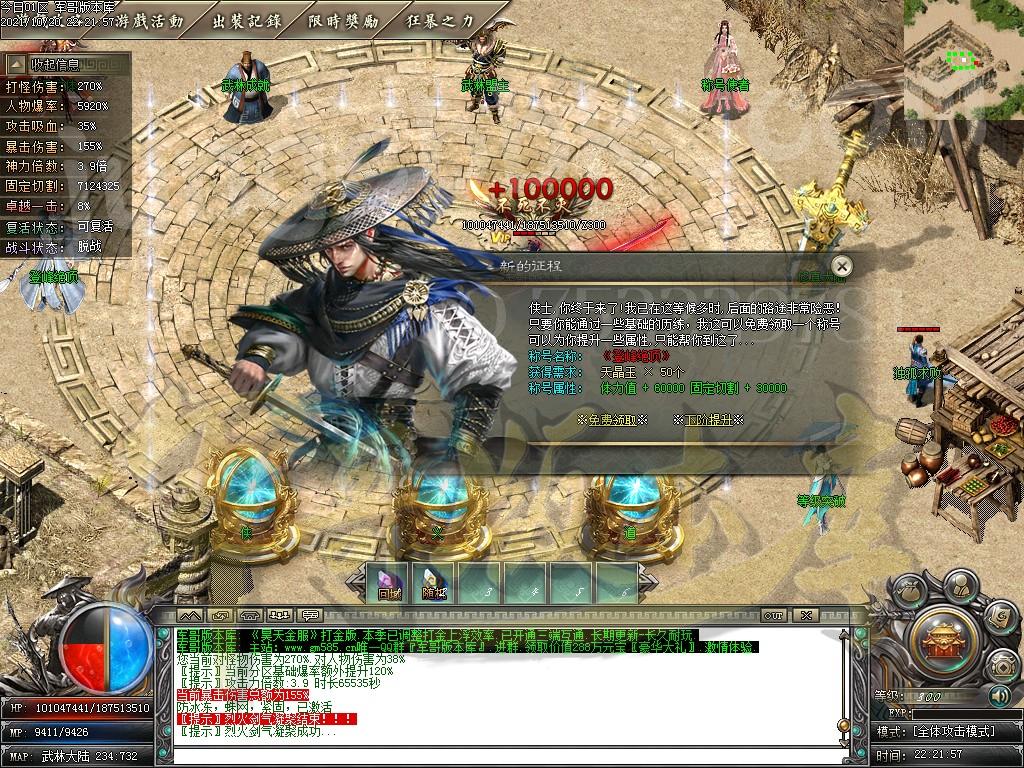This screenshot has width=1024, height=768.
Task: Click the crossed-swords button beside OUT
Action: [x=807, y=615]
